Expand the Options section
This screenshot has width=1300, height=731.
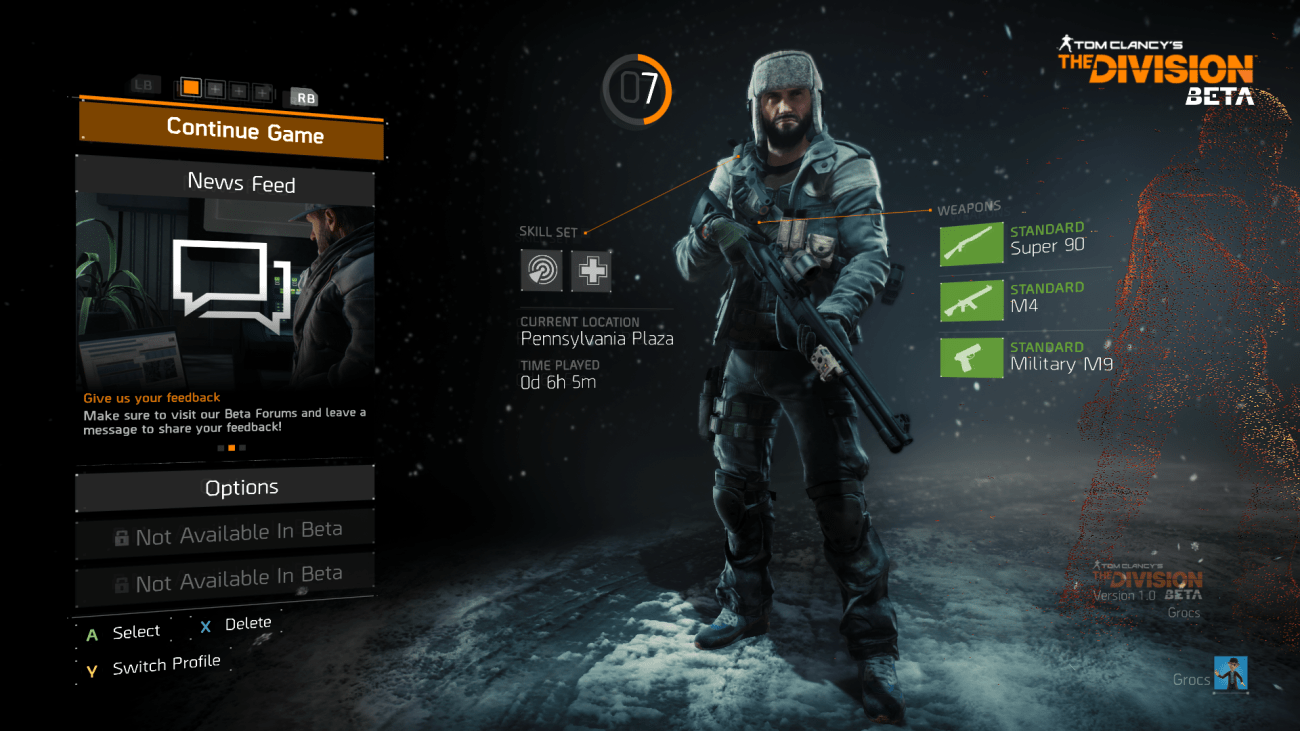pos(242,487)
